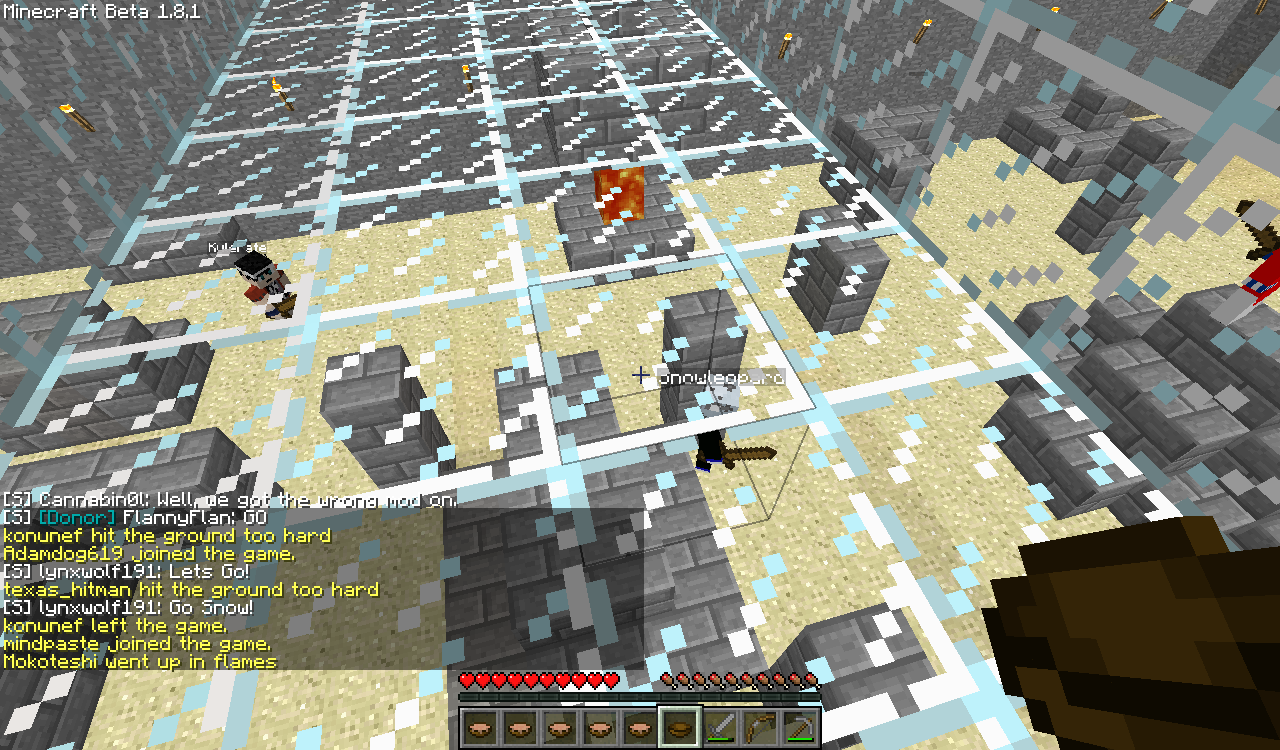Image resolution: width=1280 pixels, height=750 pixels.
Task: Select the iron pickaxe hotbar slot
Action: pos(800,727)
